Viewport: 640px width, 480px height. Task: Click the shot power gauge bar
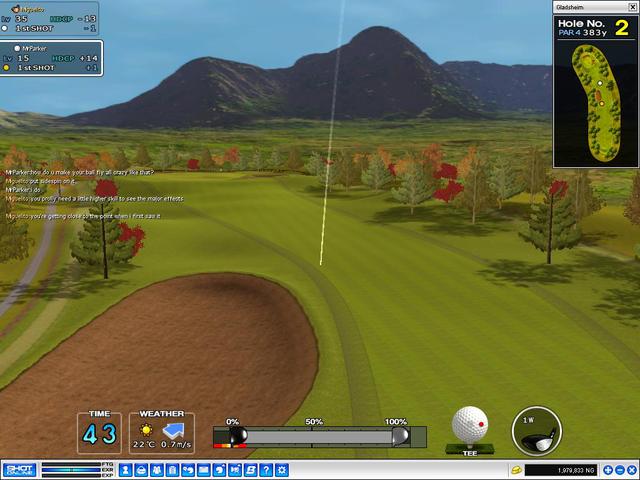coord(318,436)
